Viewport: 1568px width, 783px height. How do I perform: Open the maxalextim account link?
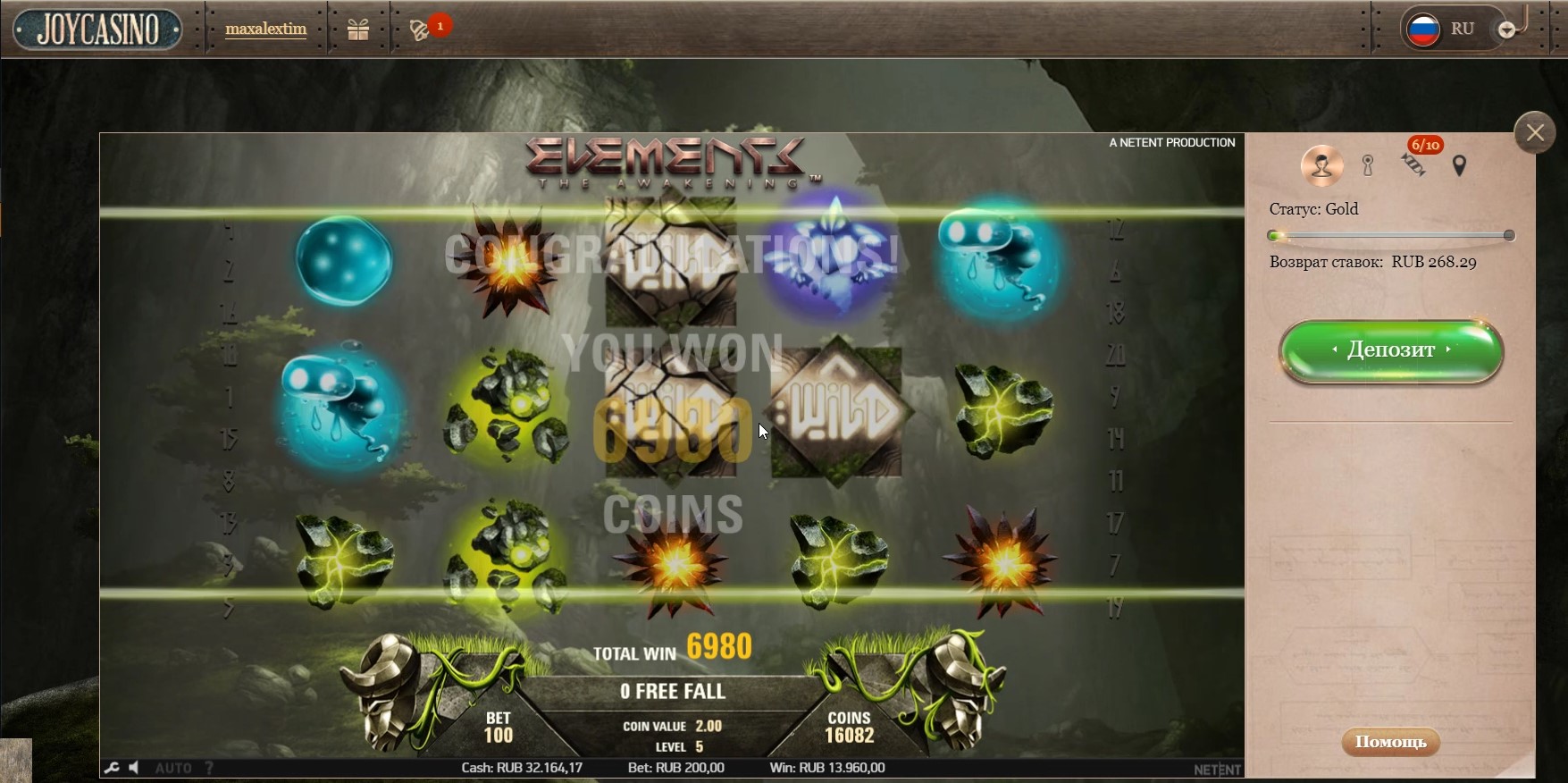pos(265,29)
